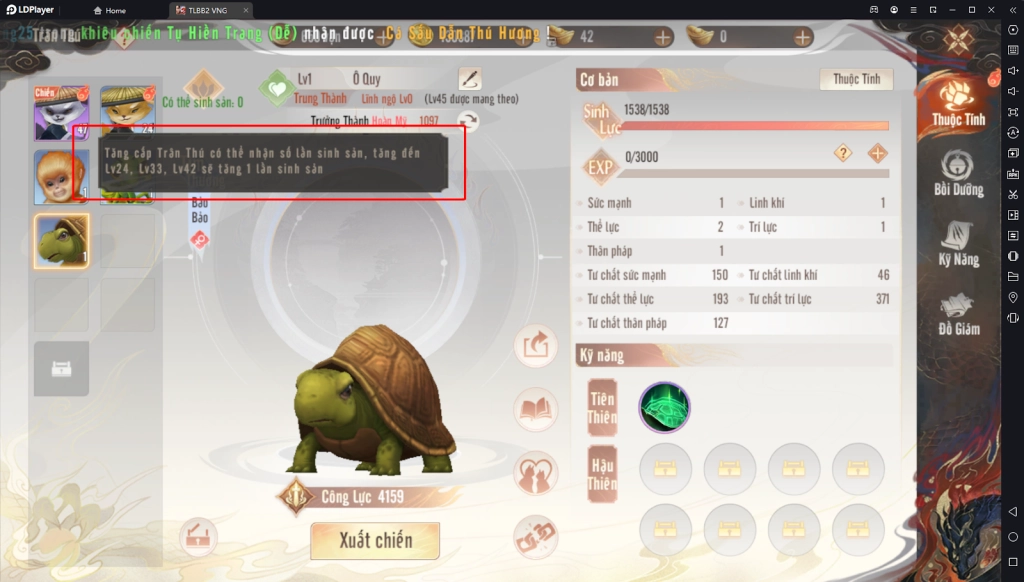This screenshot has height=582, width=1024.
Task: Close the pet panel with X
Action: point(958,39)
